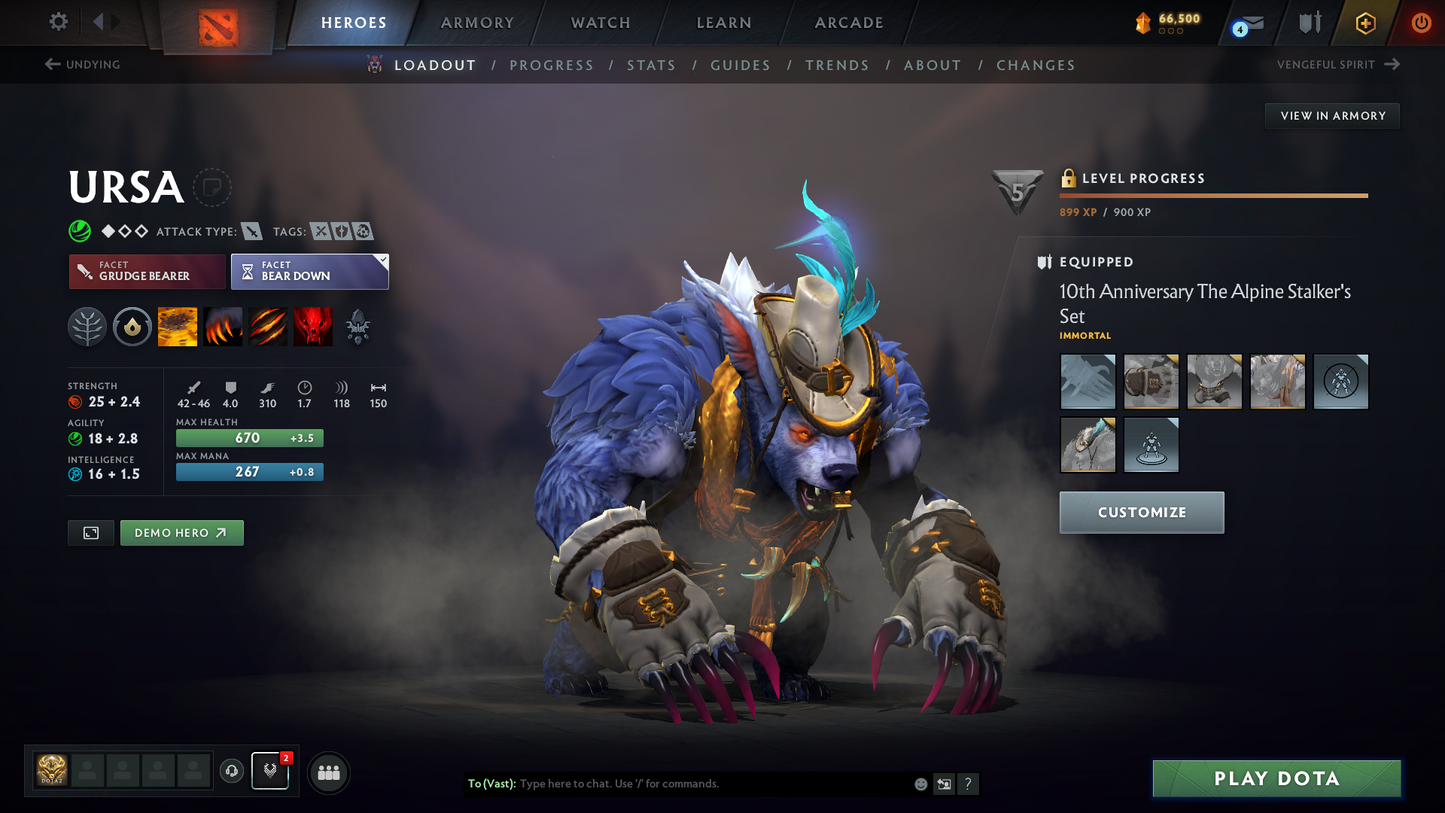Click the Aghanim's upgrade icon beside abilities
This screenshot has width=1445, height=813.
357,327
